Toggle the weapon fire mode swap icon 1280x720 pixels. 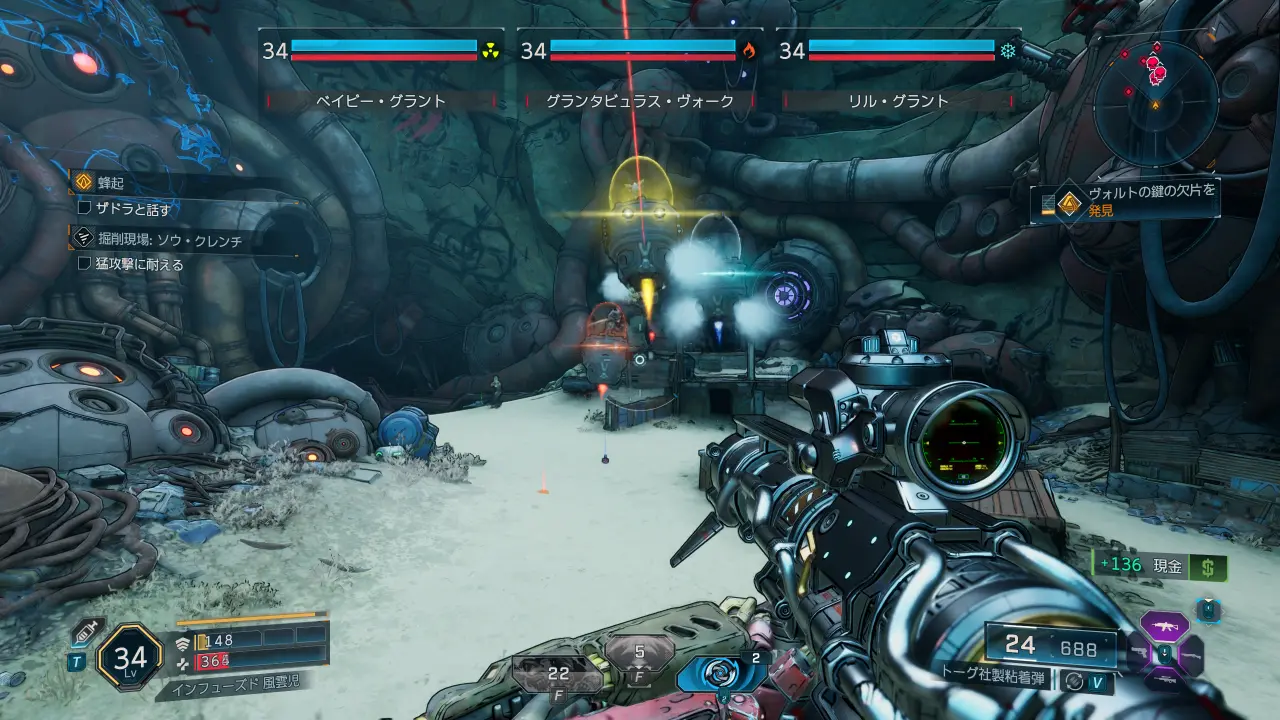coord(1075,681)
